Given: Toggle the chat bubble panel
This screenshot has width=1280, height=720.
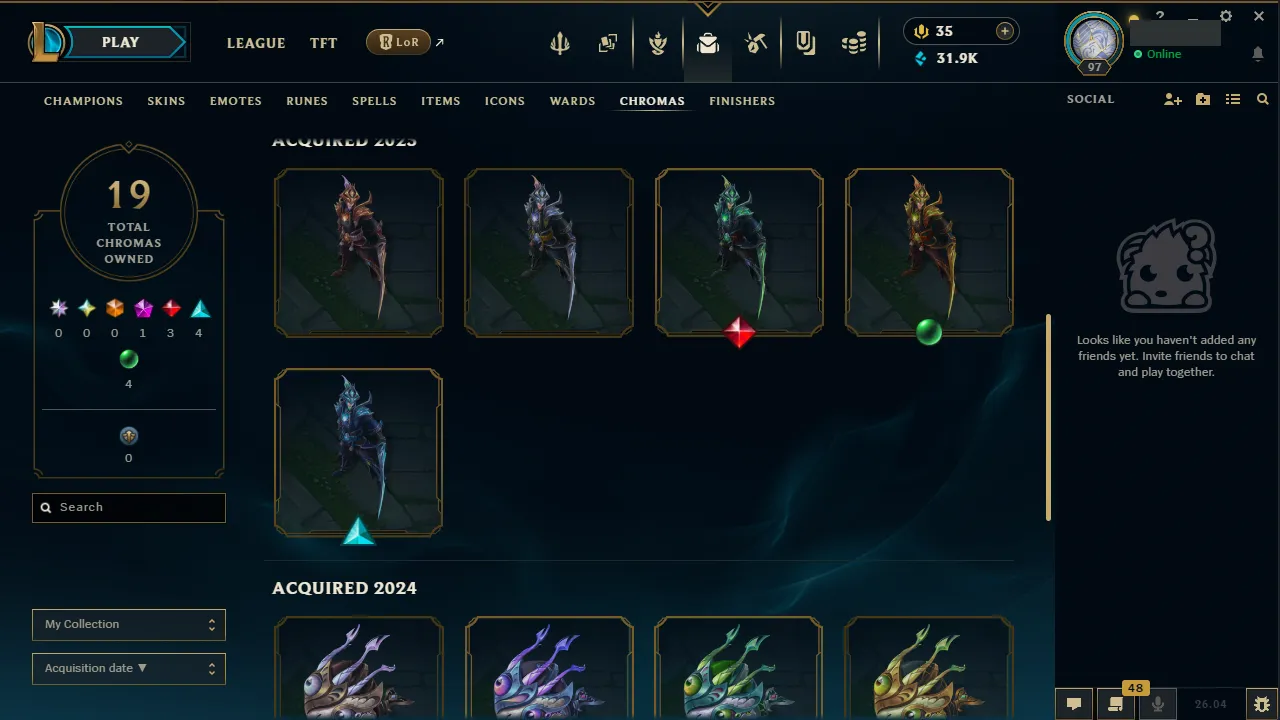Looking at the screenshot, I should (1073, 703).
